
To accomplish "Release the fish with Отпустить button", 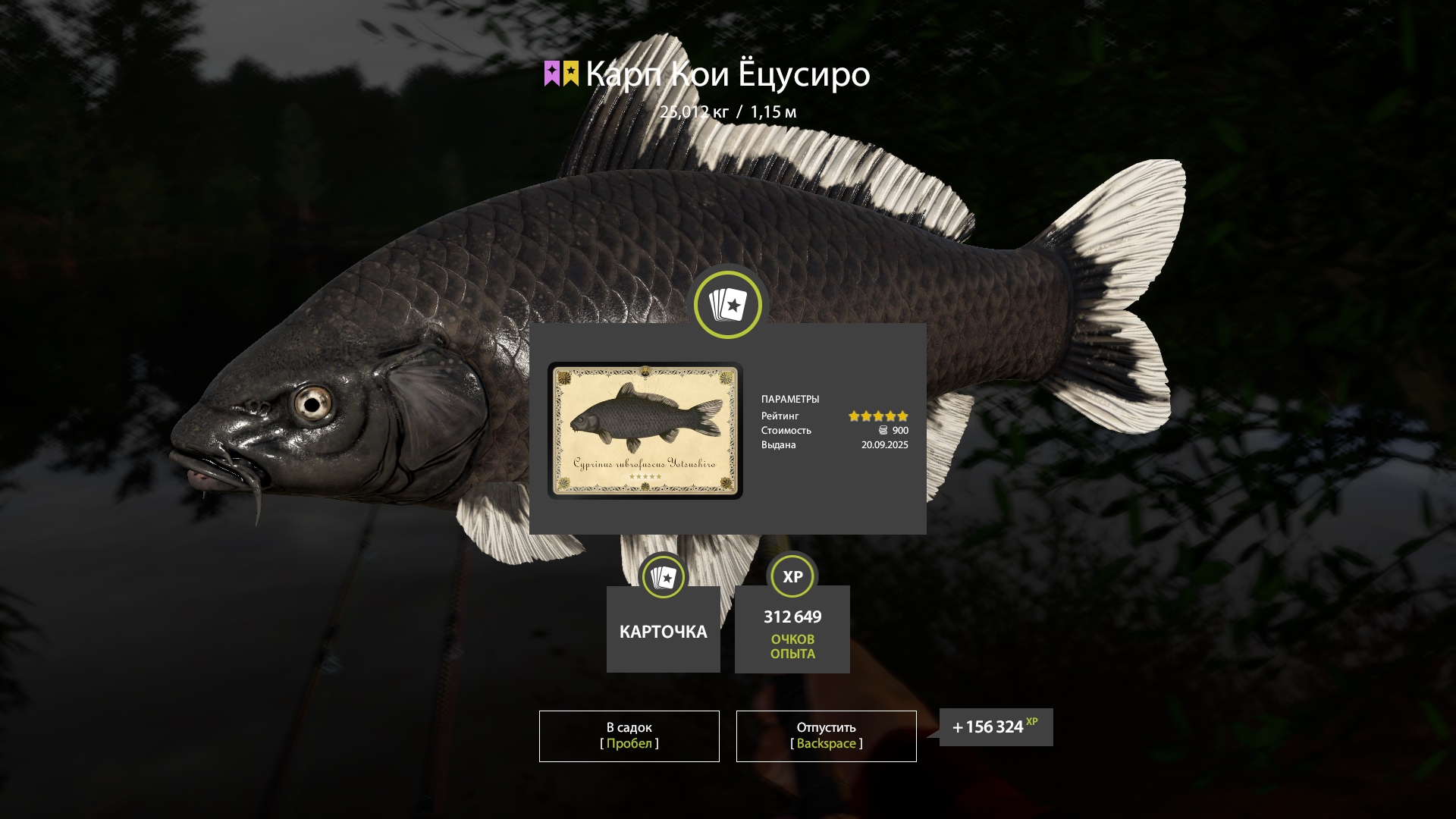I will point(826,736).
